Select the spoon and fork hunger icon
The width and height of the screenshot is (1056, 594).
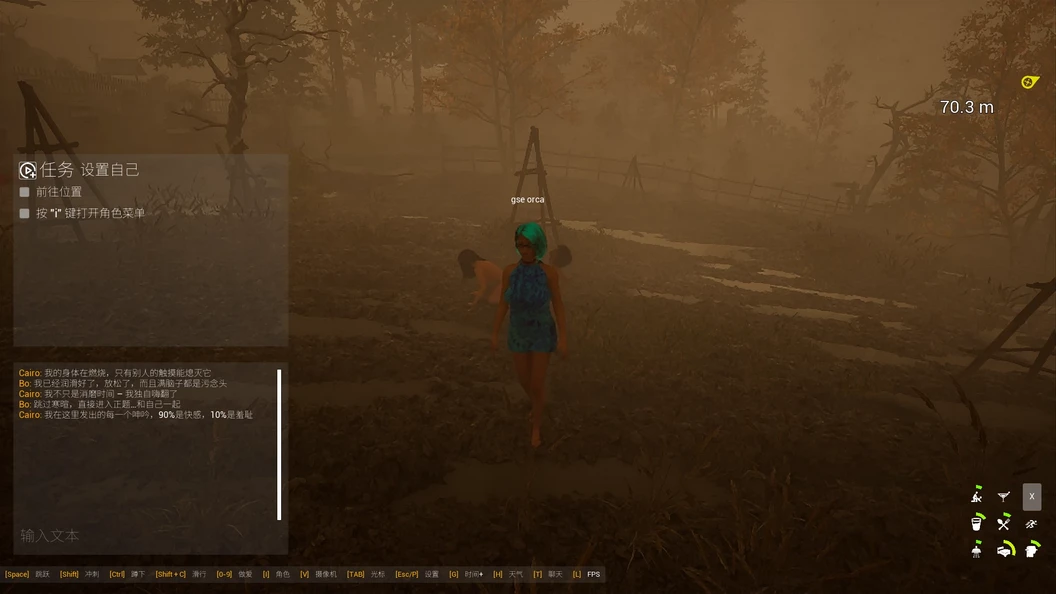(1004, 522)
